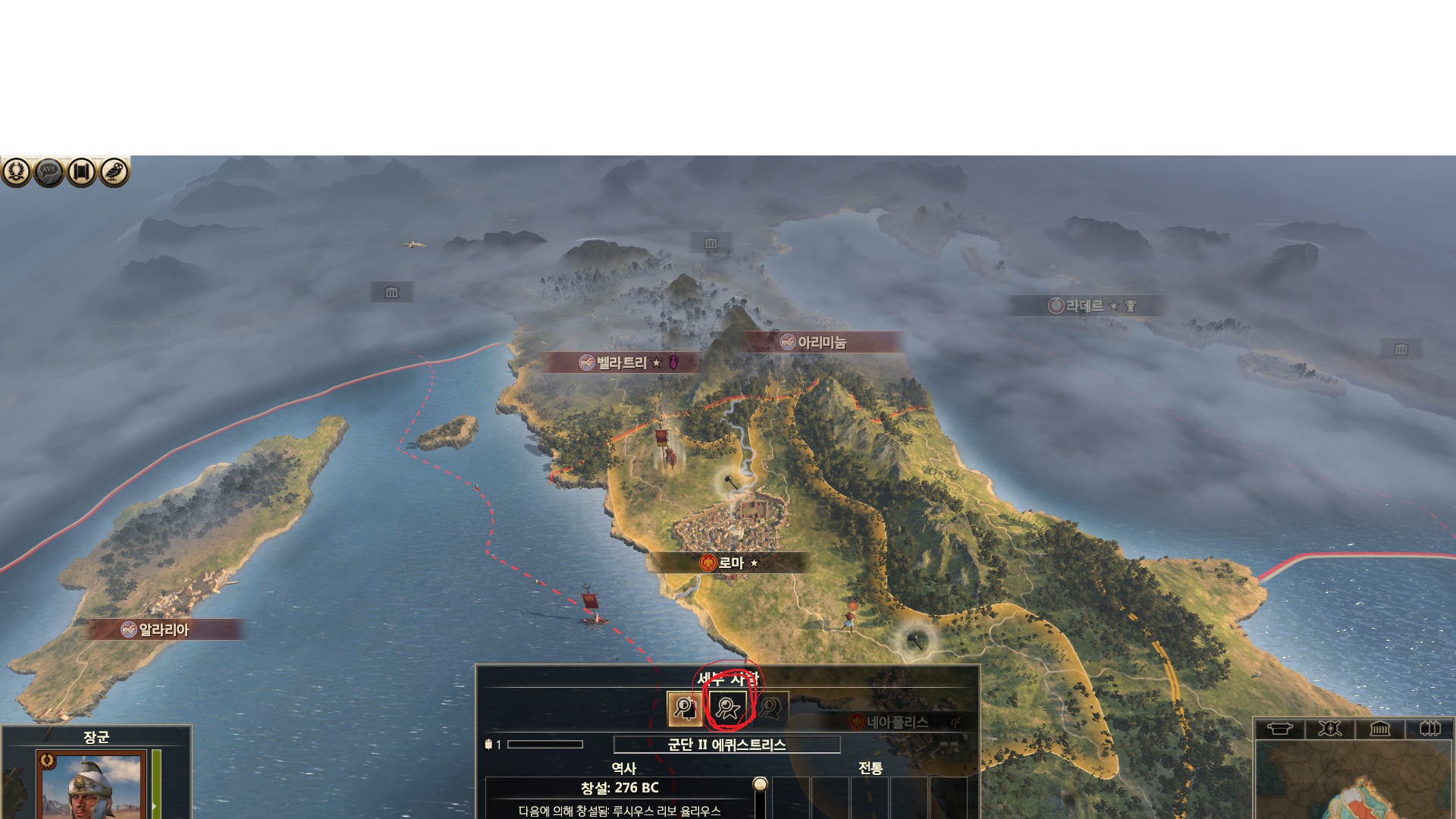Viewport: 1456px width, 819px height.
Task: Select the general's portrait
Action: (93, 785)
